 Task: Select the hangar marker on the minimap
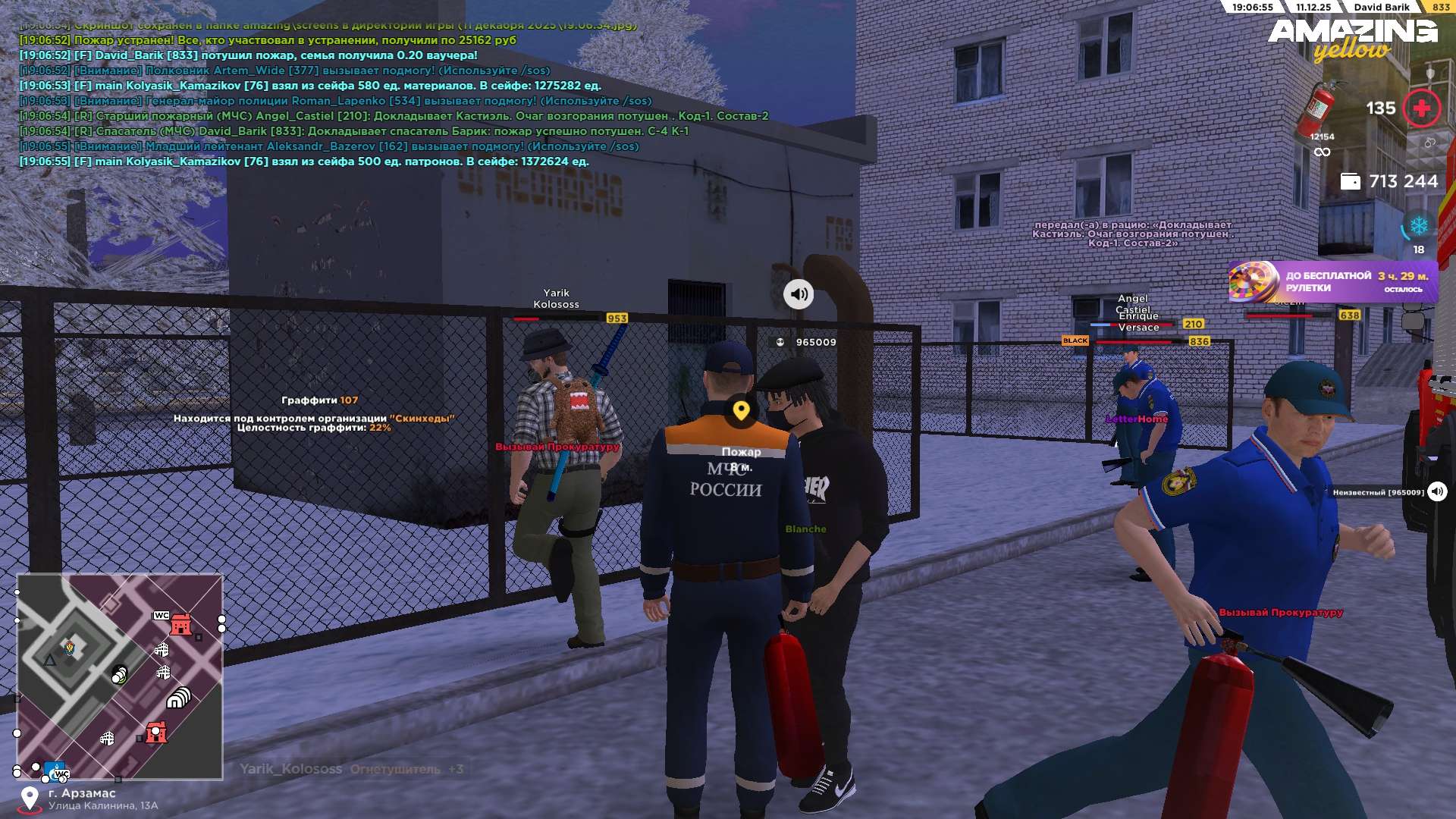coord(179,698)
